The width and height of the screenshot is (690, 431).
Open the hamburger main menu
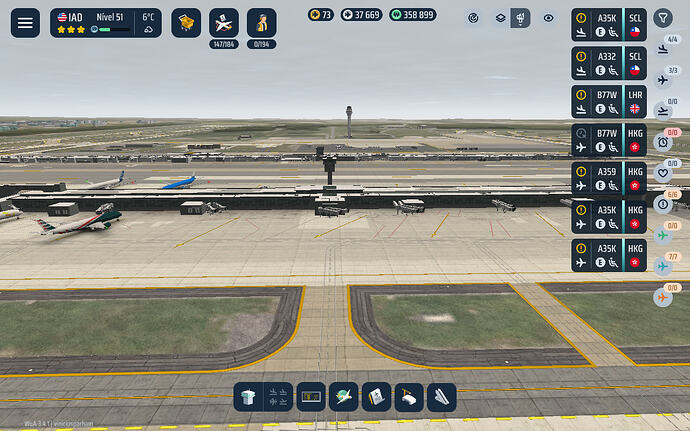(x=25, y=22)
